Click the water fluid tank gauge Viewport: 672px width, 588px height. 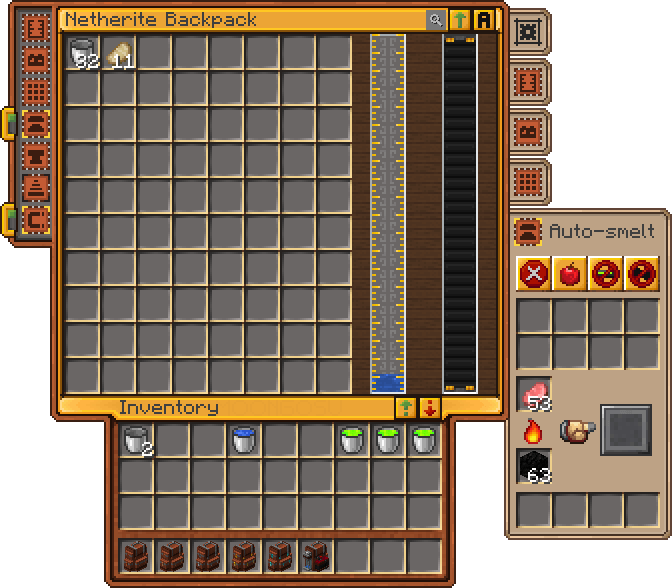[388, 213]
